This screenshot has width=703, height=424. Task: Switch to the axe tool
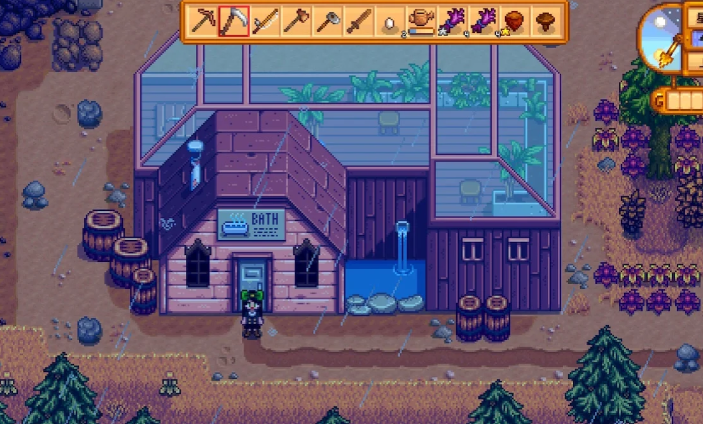pyautogui.click(x=296, y=21)
